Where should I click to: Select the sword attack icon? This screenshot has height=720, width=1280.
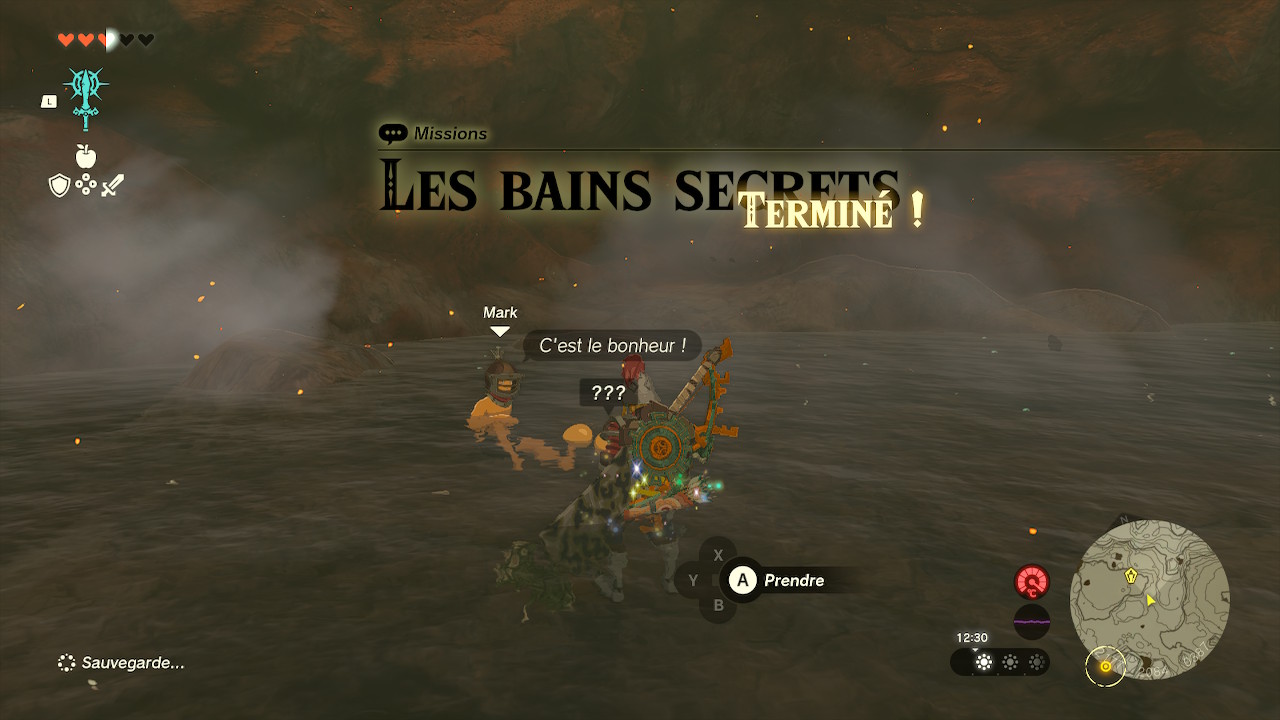(110, 183)
